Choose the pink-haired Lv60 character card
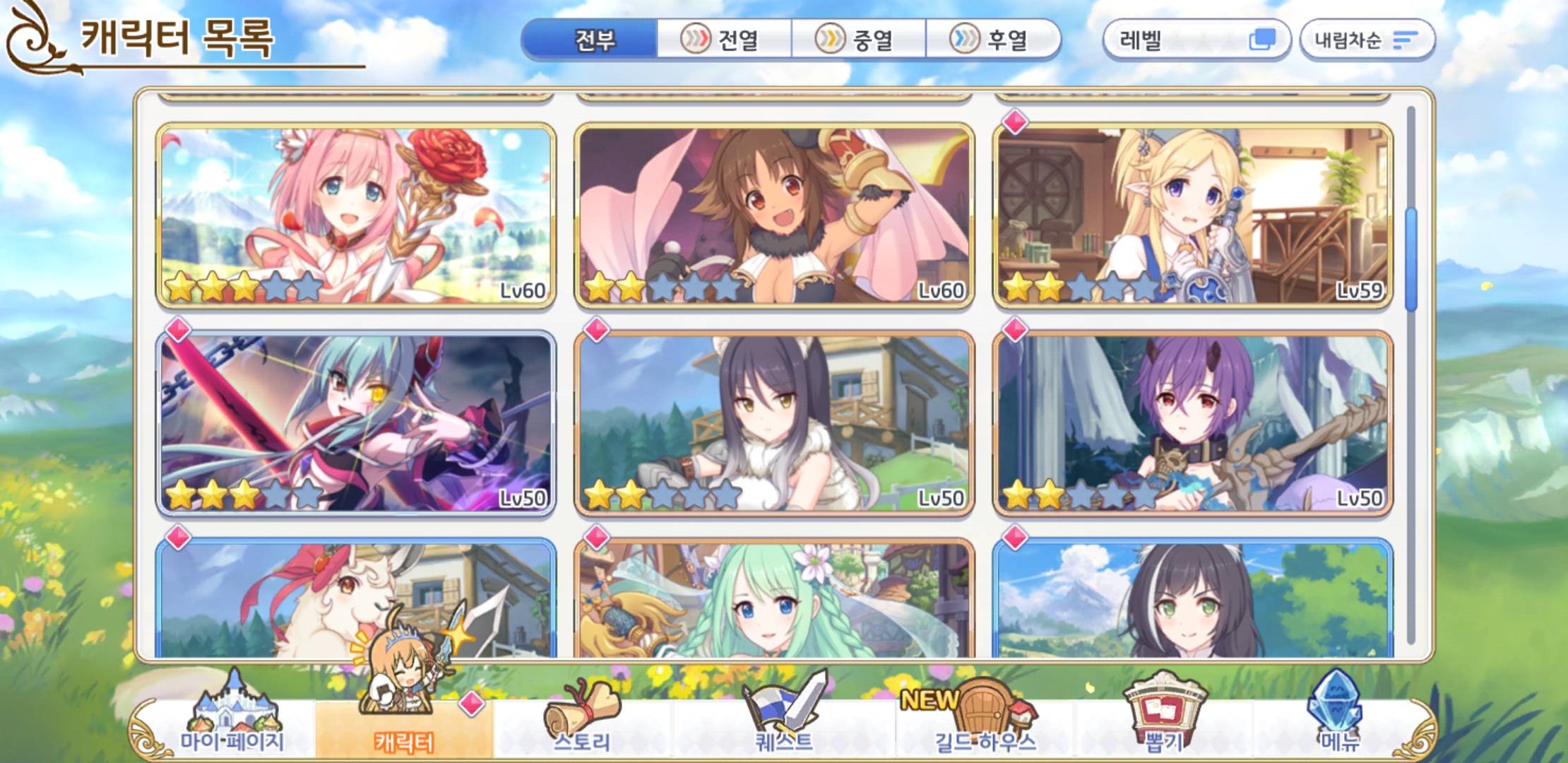The height and width of the screenshot is (763, 1568). pyautogui.click(x=356, y=215)
